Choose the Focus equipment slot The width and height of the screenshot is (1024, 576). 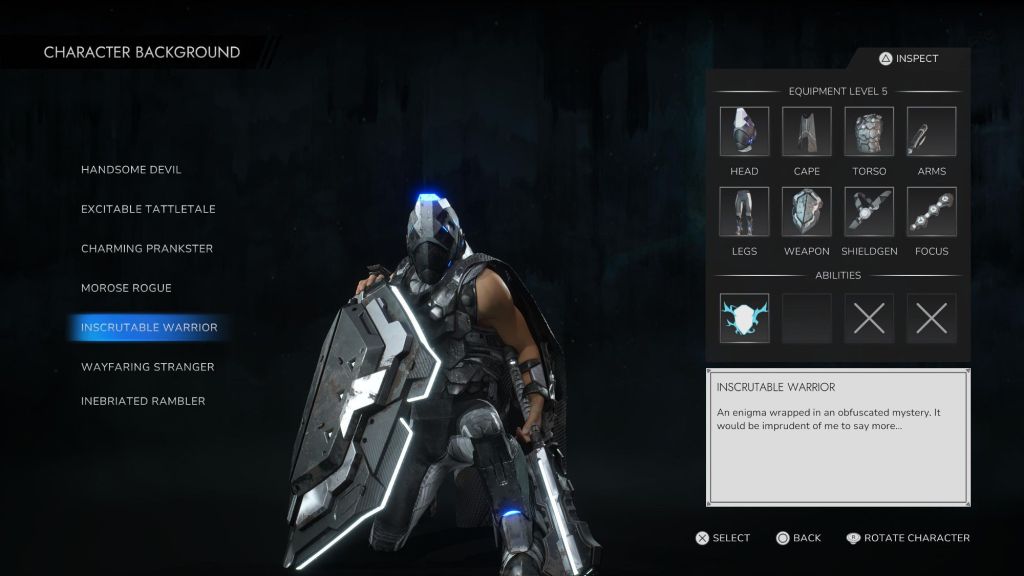[x=931, y=212]
